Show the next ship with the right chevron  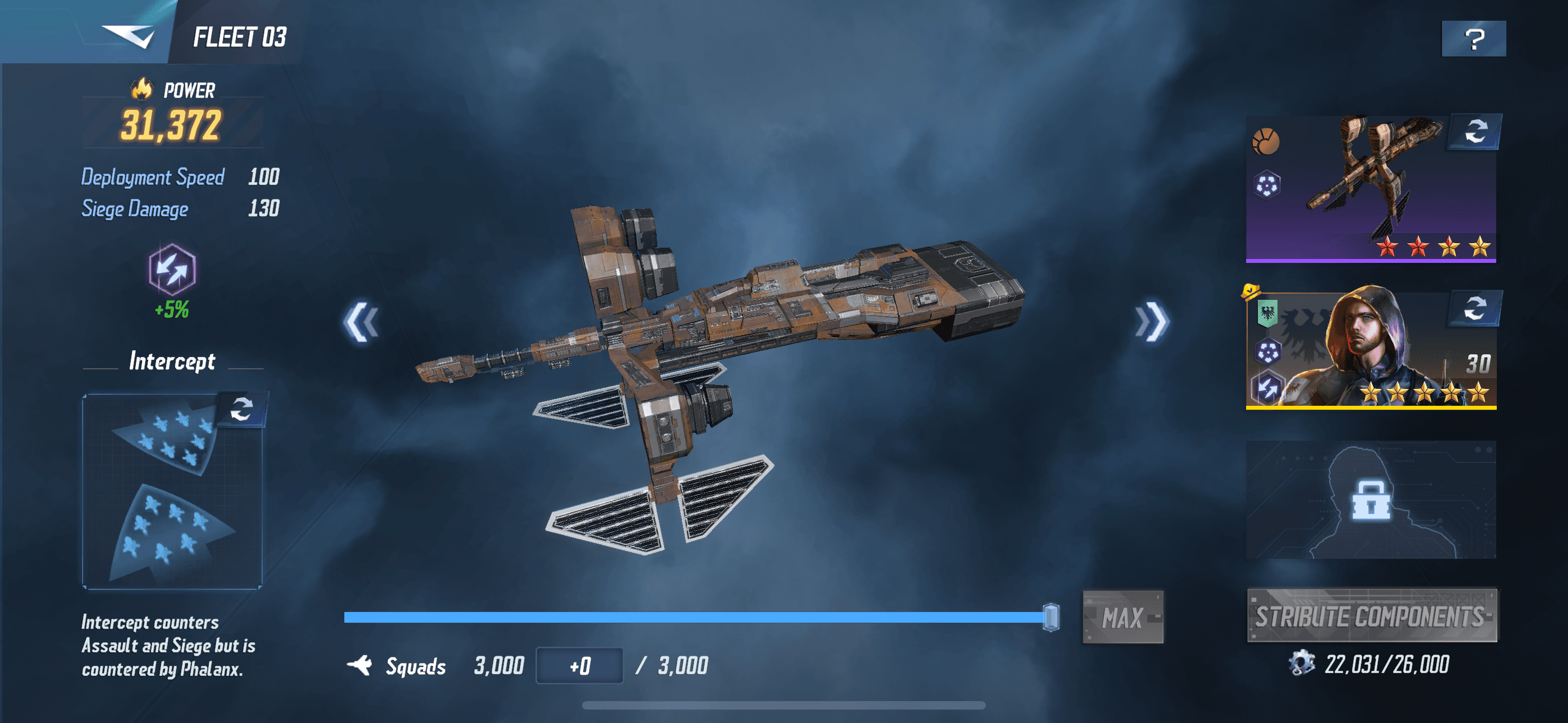1152,321
